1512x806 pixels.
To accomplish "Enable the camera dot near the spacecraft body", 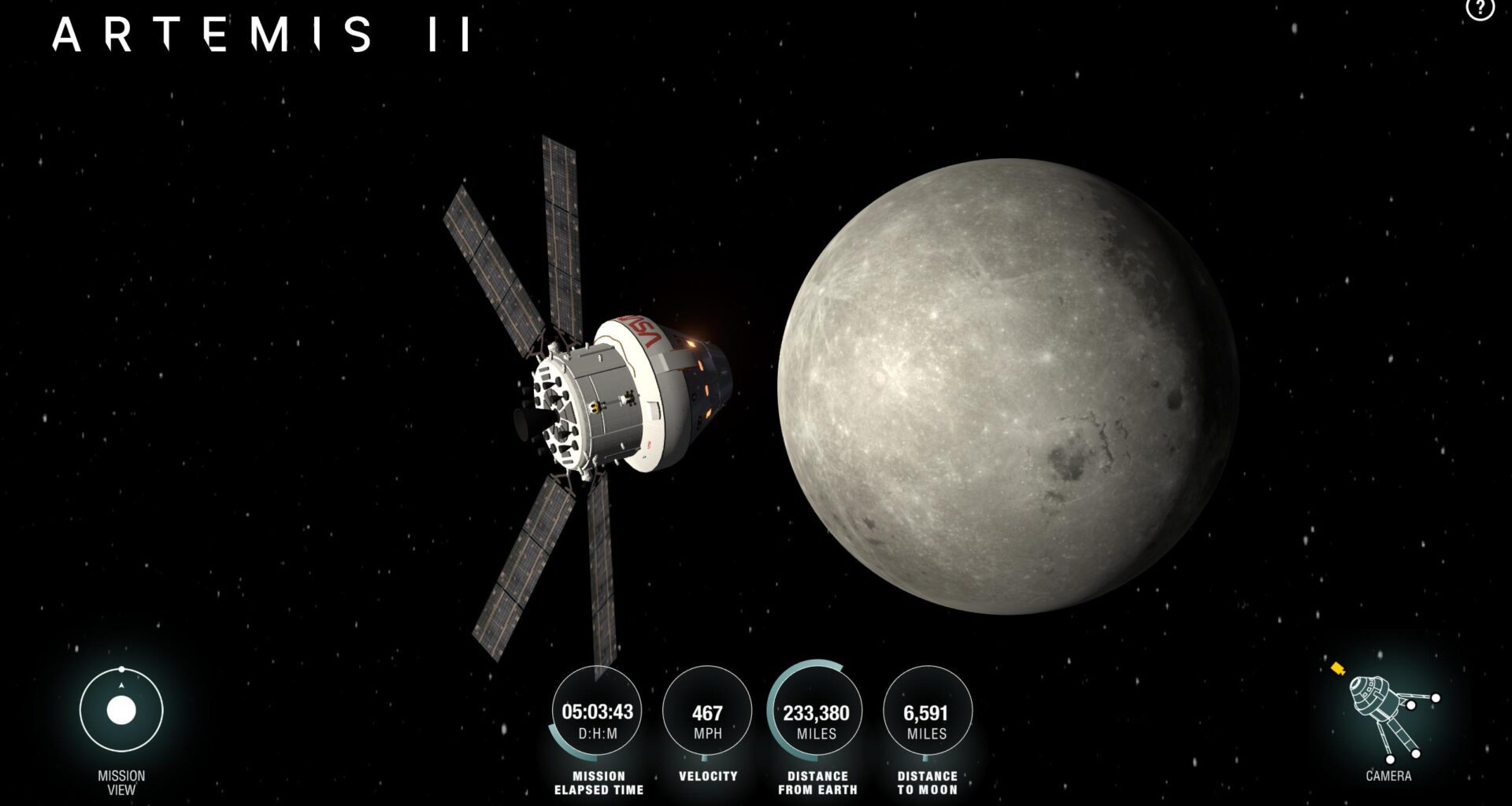I will pos(1411,705).
